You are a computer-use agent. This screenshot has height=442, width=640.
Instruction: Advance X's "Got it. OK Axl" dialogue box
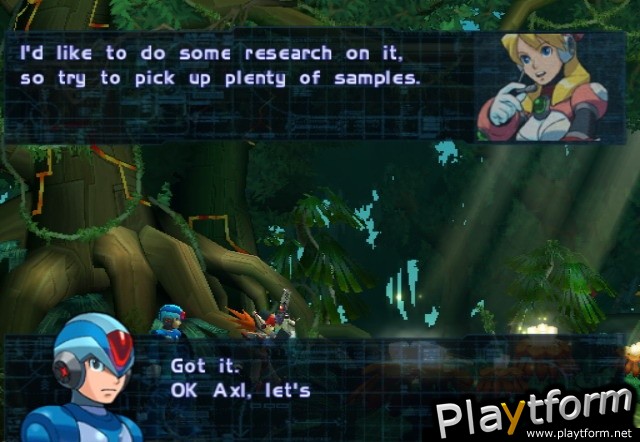[300, 378]
